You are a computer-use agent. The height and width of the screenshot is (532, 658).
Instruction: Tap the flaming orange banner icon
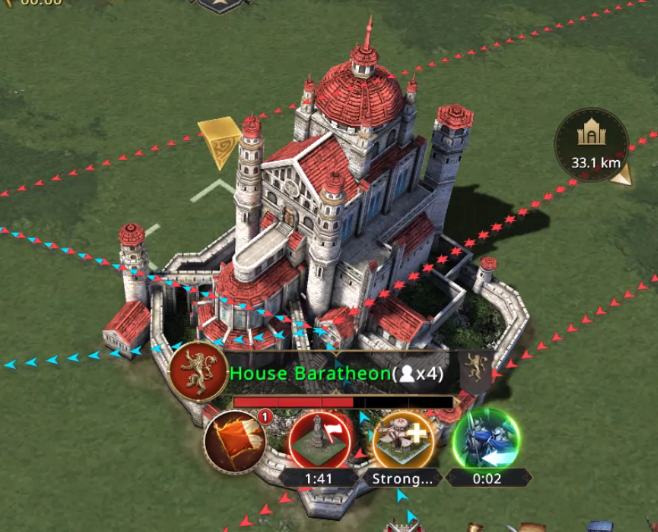coord(233,441)
